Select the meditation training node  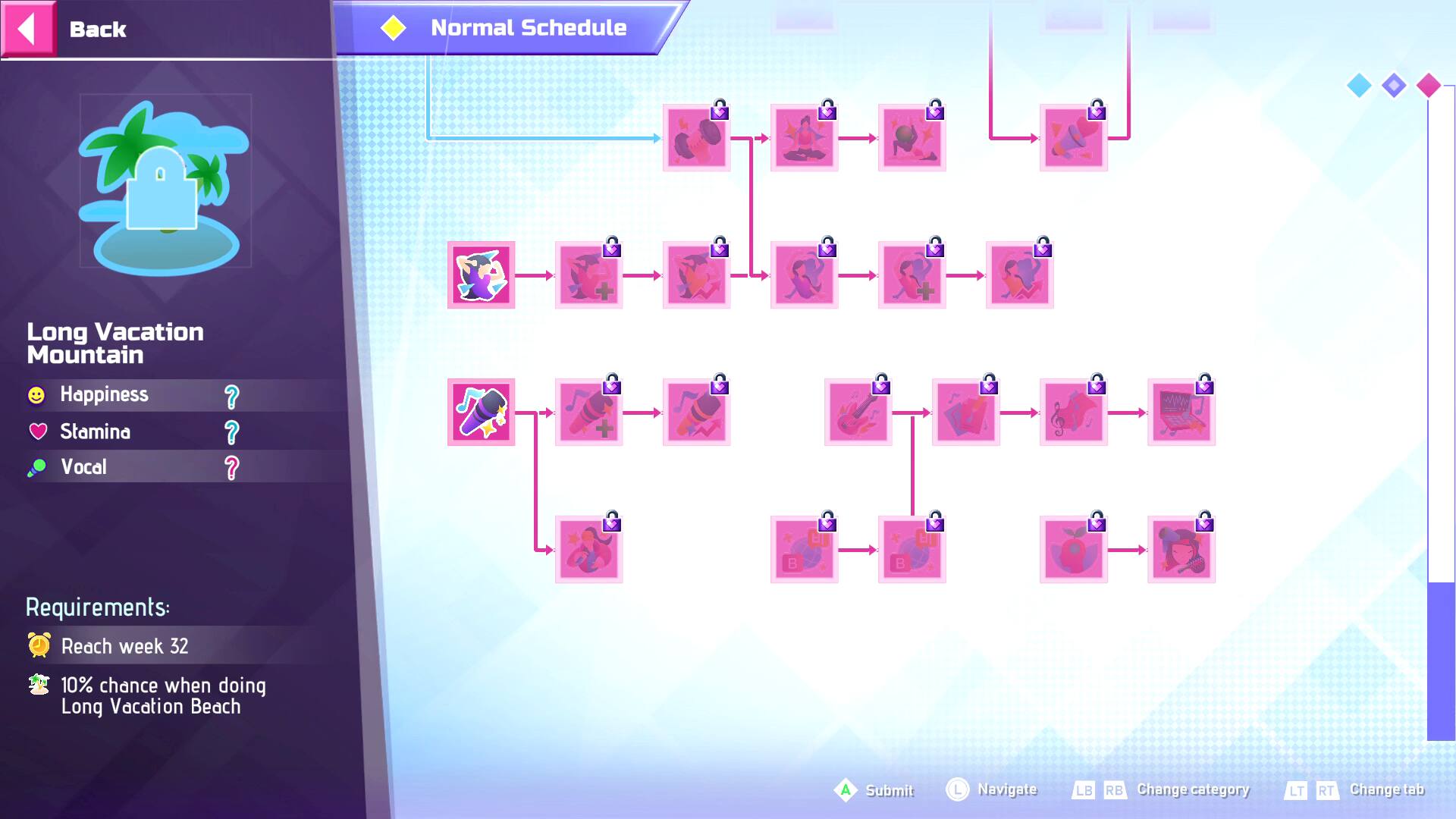[803, 139]
